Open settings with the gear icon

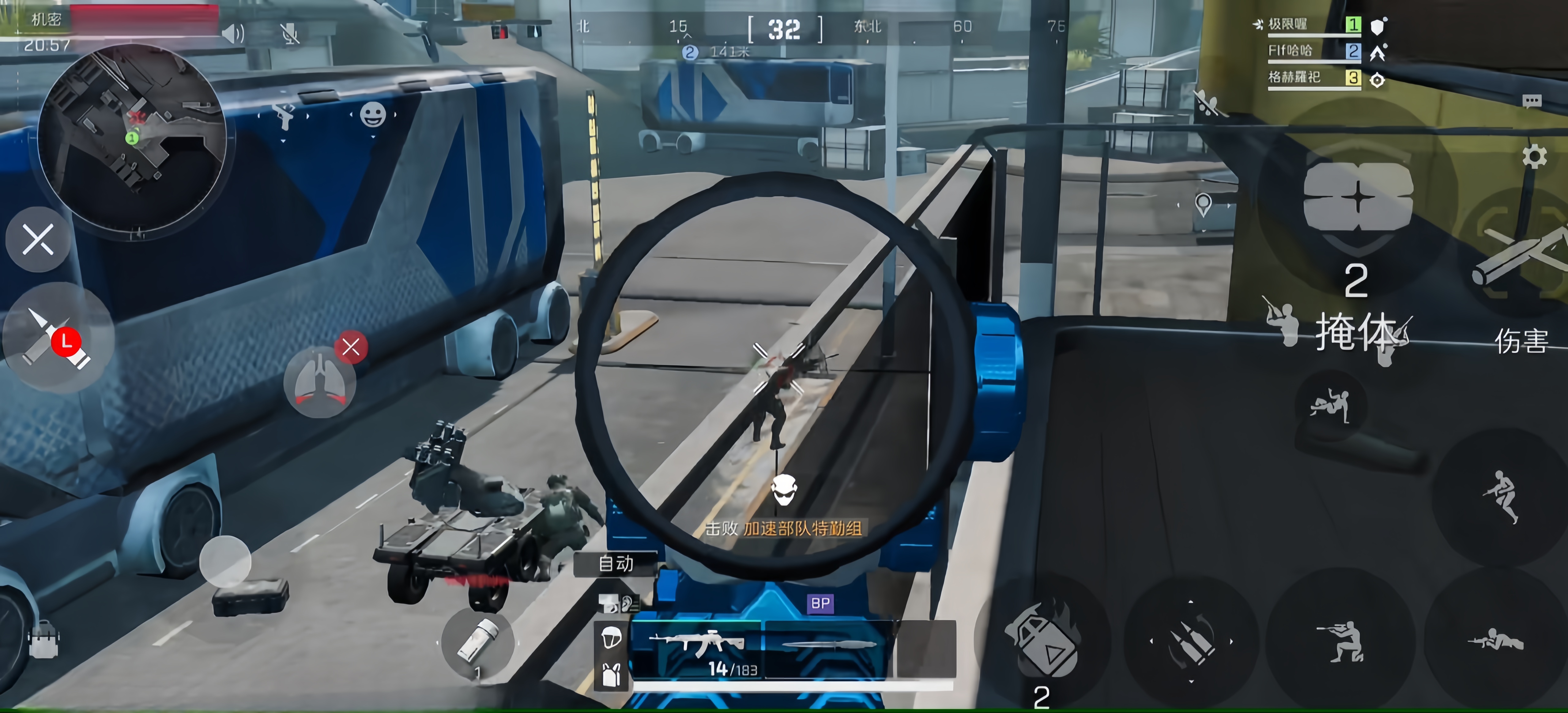point(1534,157)
